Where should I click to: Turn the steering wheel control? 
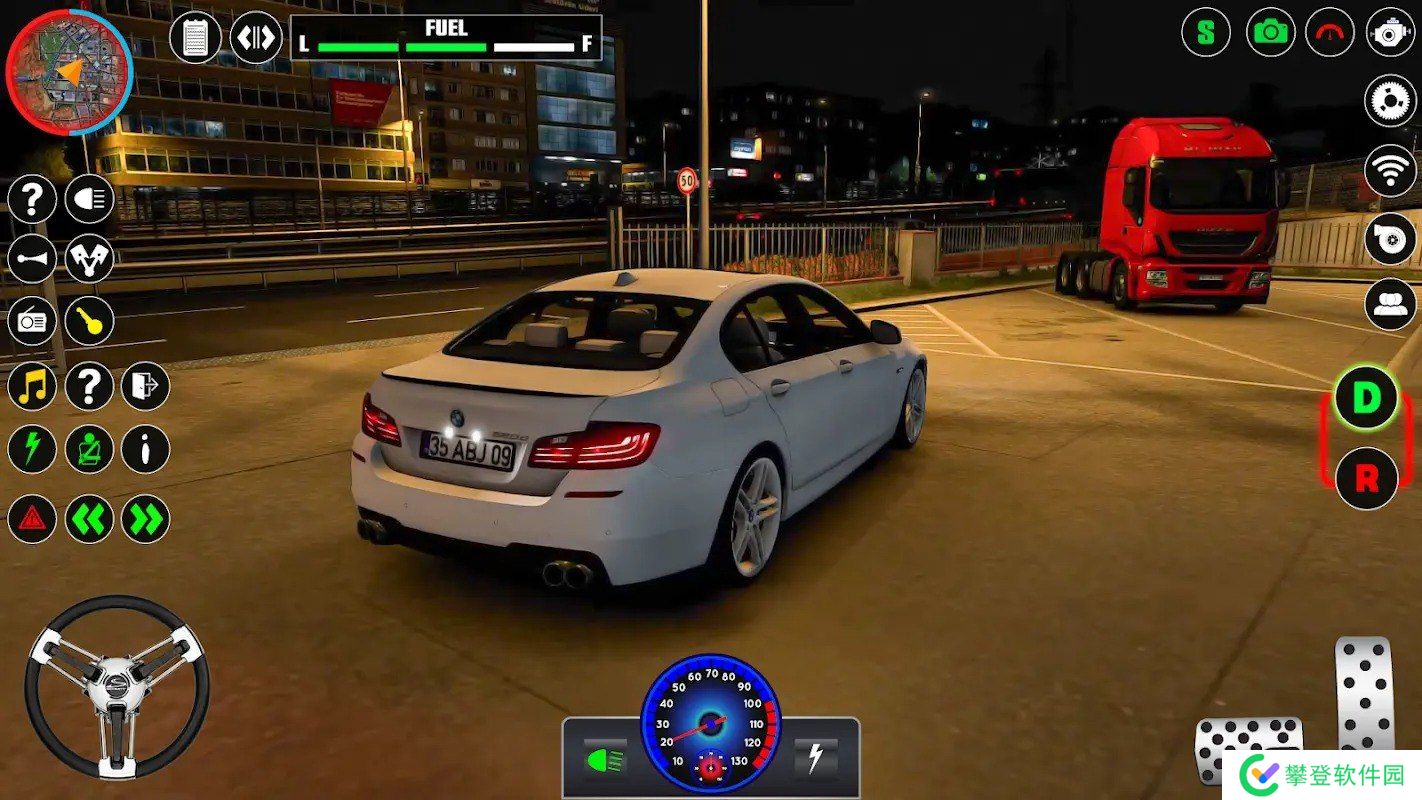coord(117,685)
